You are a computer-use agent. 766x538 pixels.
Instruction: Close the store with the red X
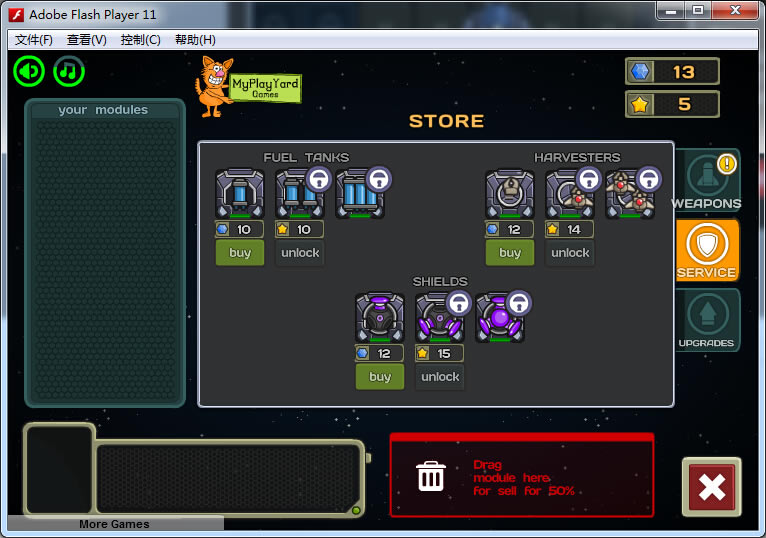click(x=711, y=487)
